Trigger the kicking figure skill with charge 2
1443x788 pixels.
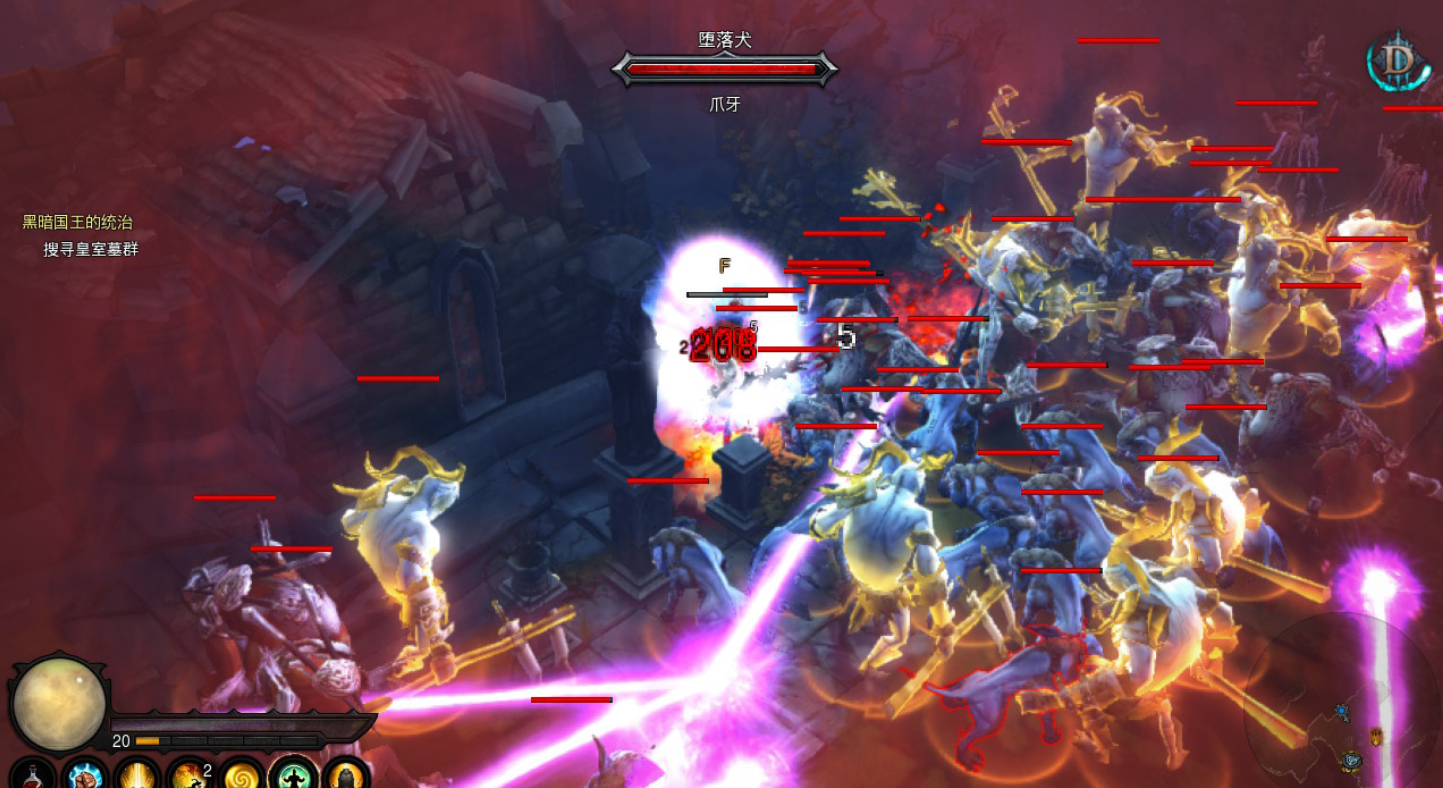pos(189,775)
